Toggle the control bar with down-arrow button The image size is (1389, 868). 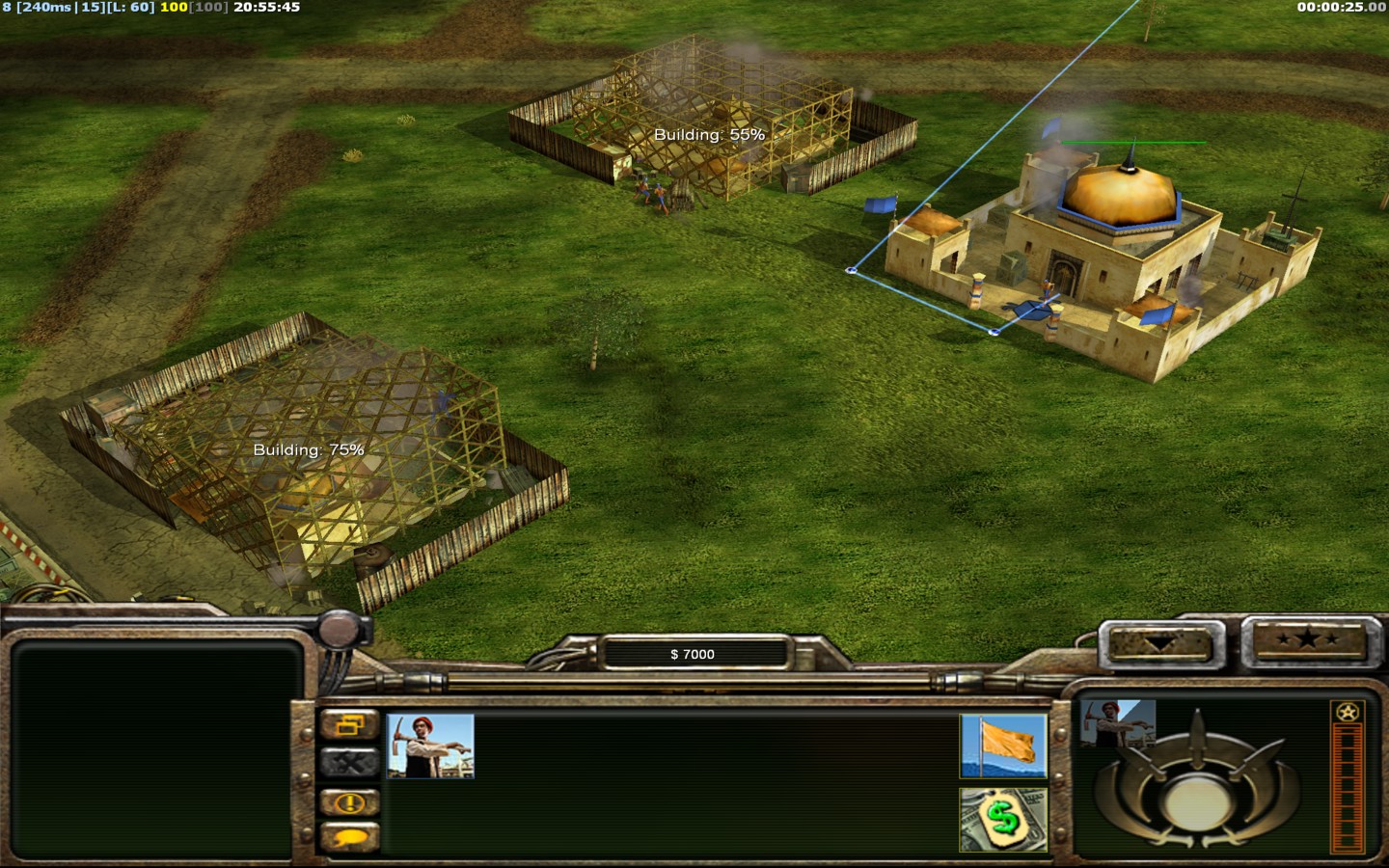(1160, 643)
